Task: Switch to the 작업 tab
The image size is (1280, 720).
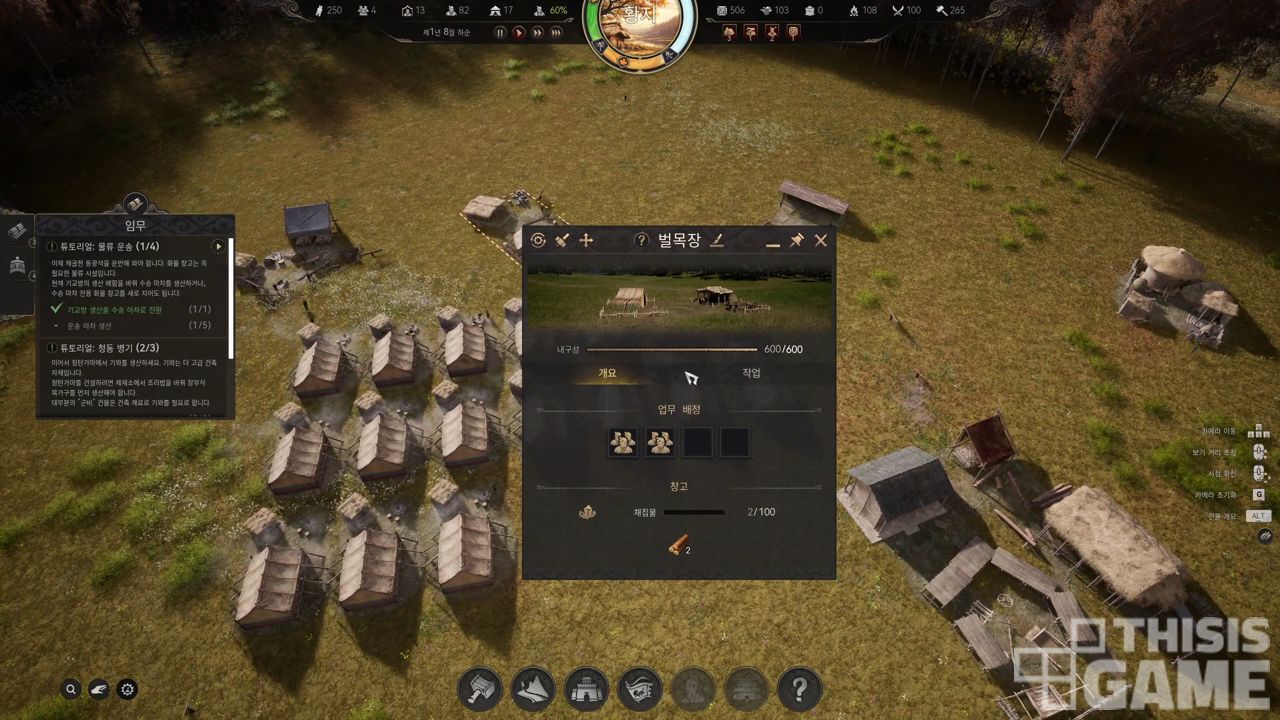Action: pos(751,373)
